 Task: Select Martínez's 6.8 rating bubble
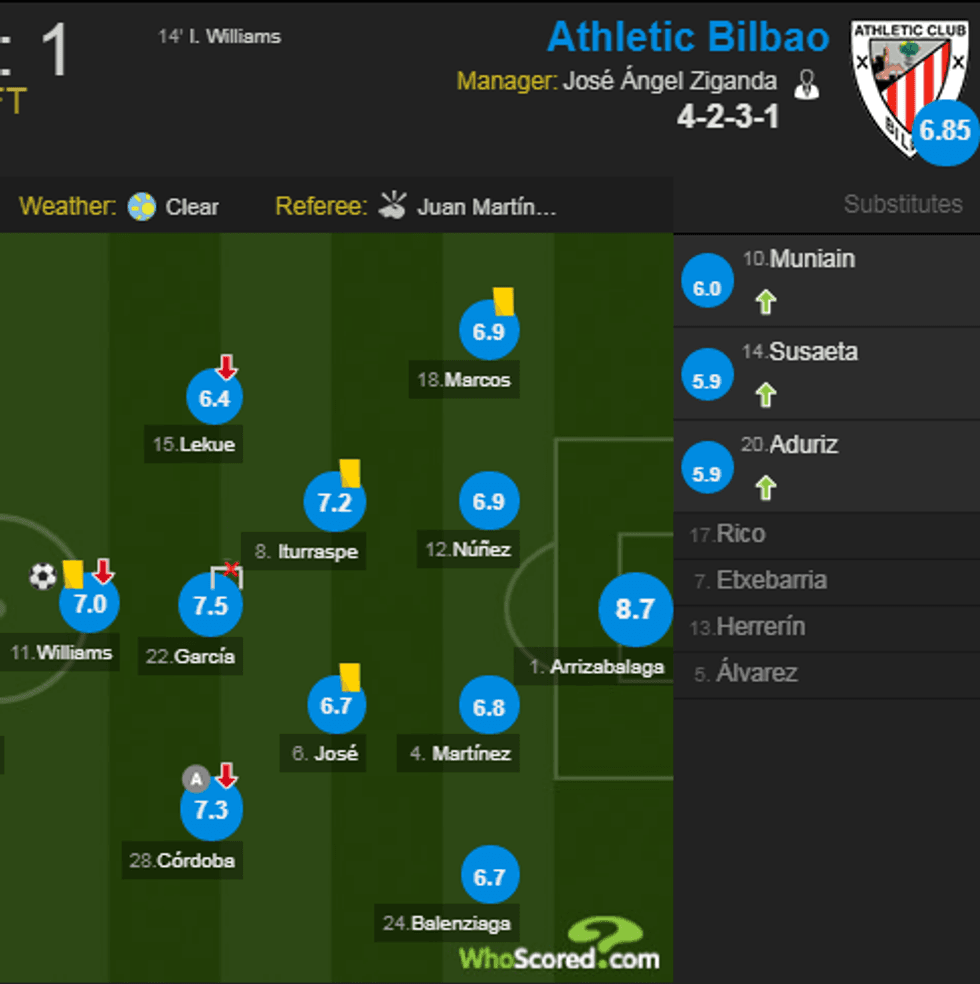[488, 707]
